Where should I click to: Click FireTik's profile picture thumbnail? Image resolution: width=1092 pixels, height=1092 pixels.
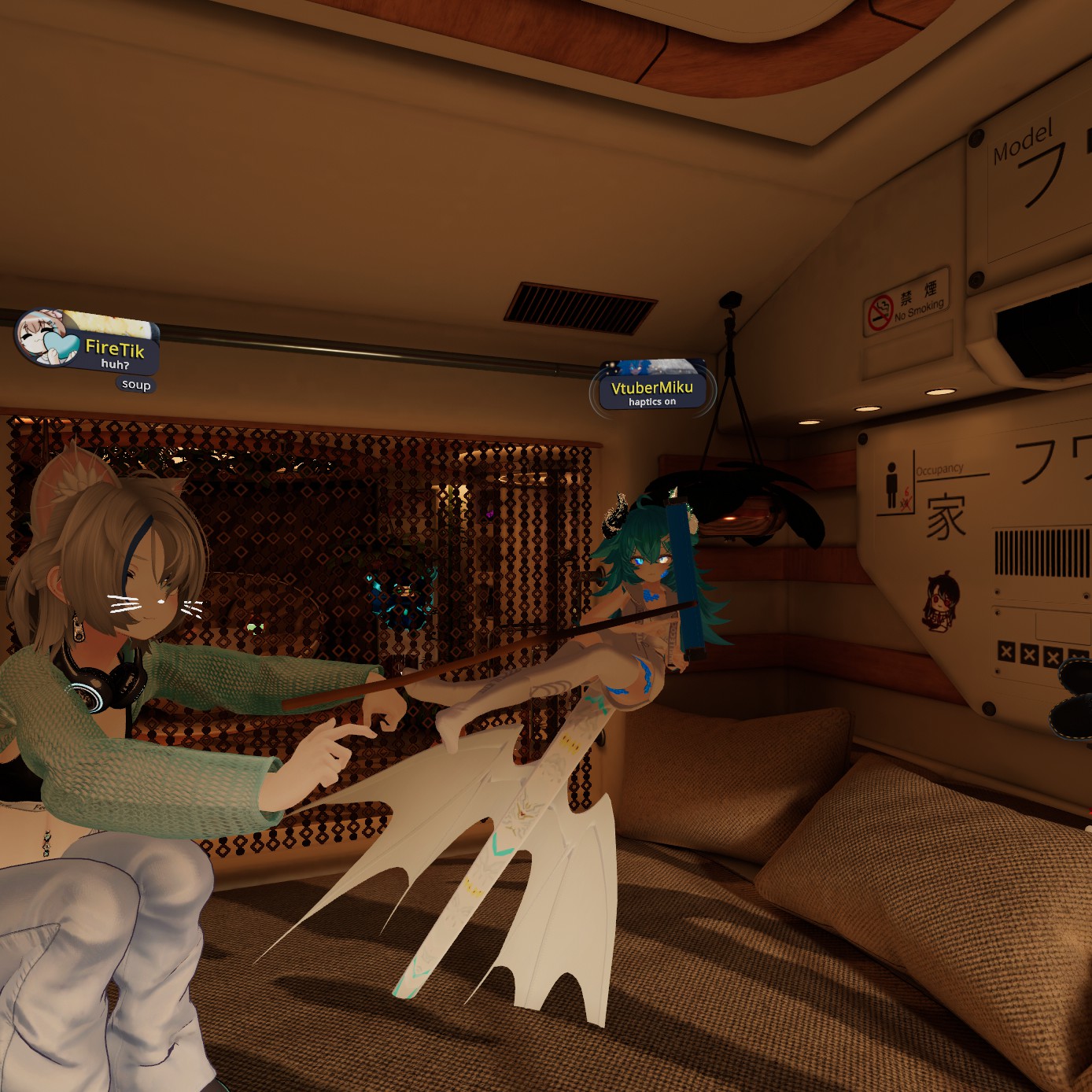[42, 337]
